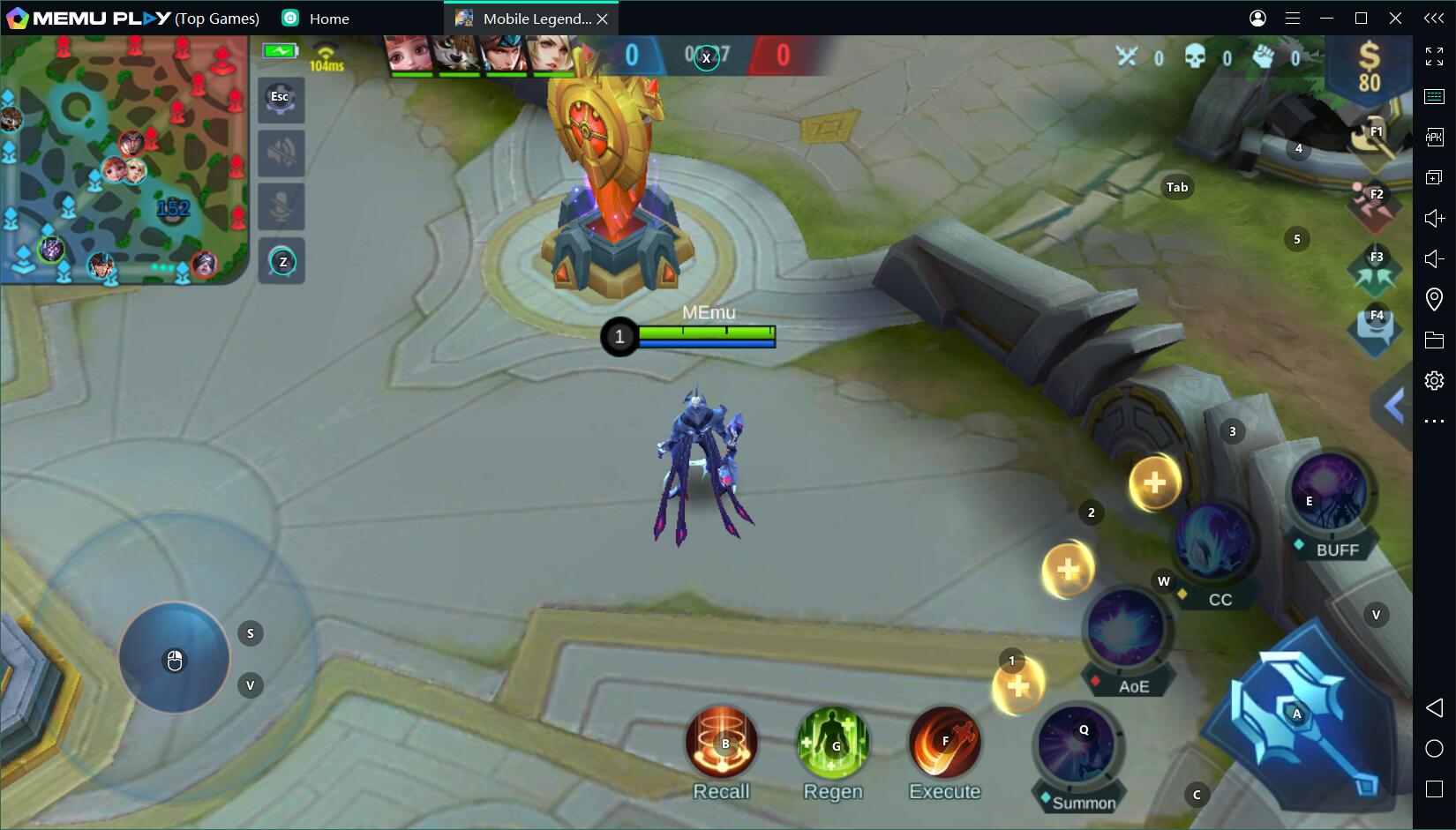
Task: Upgrade the CC skill with plus button
Action: [x=1154, y=482]
